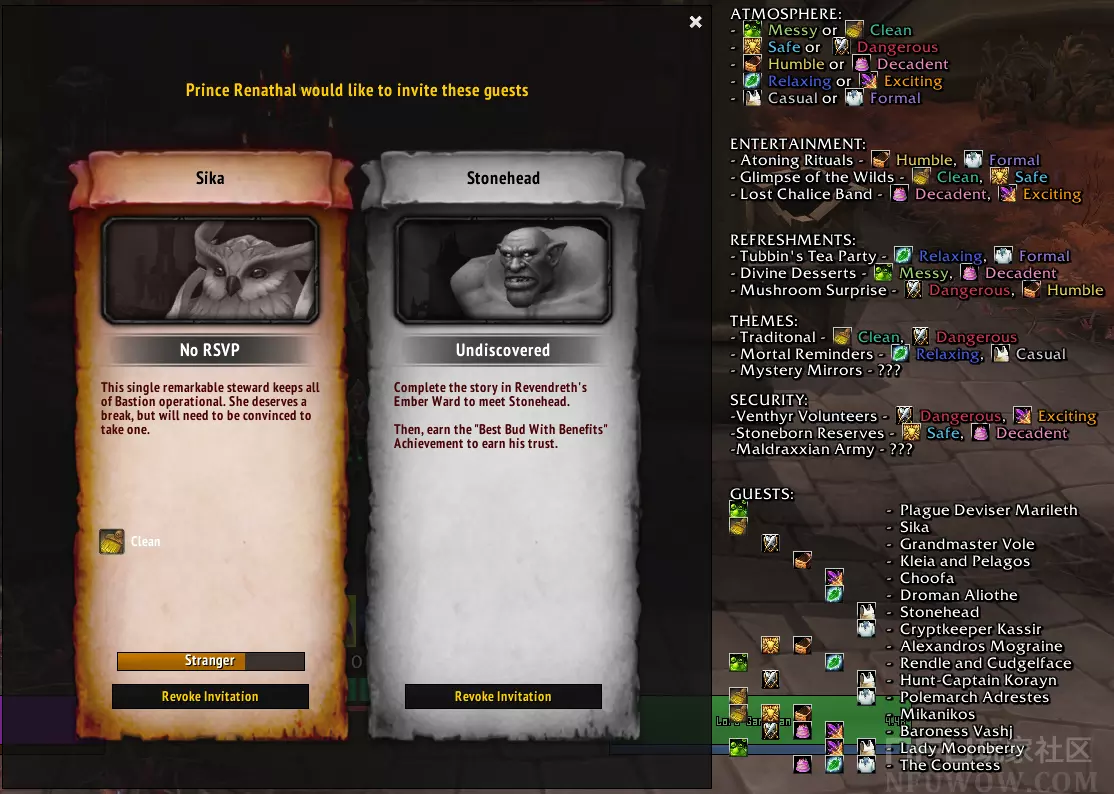This screenshot has width=1114, height=794.
Task: Close the guest invitation window
Action: tap(696, 22)
